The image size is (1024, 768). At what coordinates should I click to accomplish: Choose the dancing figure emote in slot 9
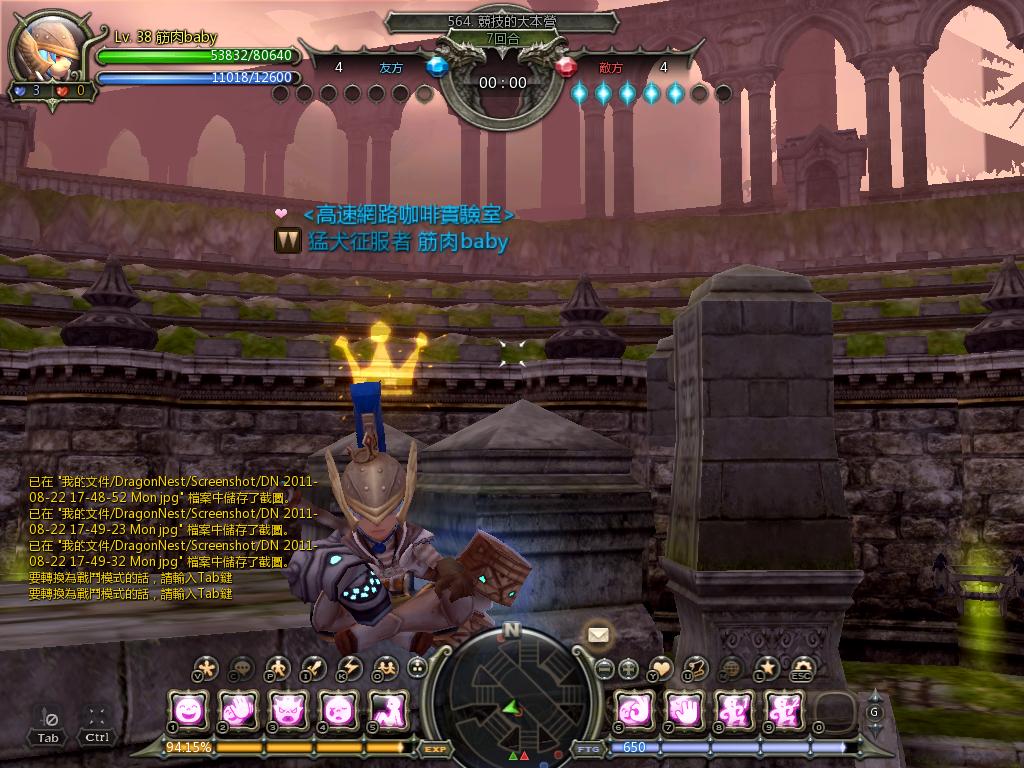783,710
